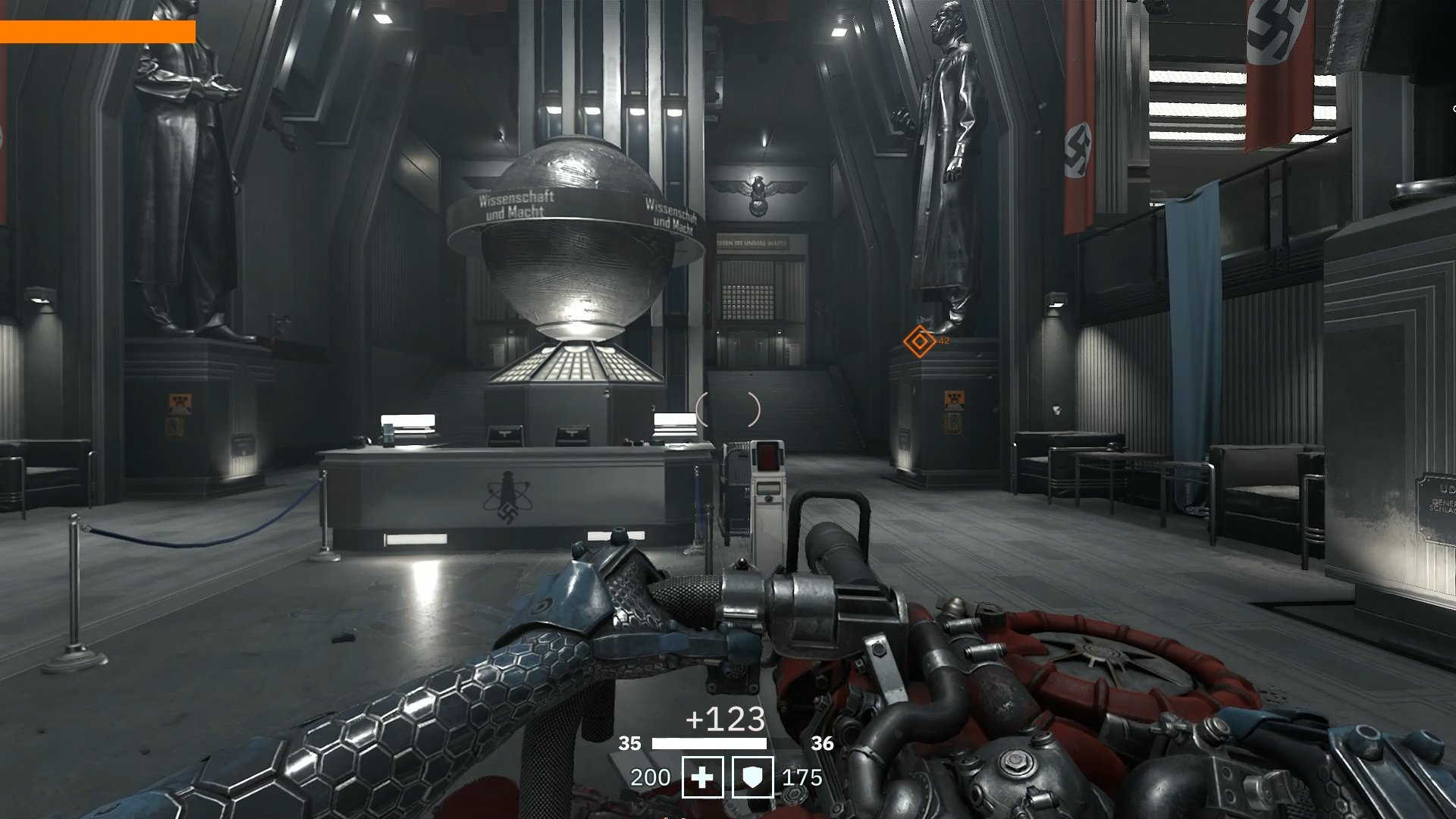1456x819 pixels.
Task: Select the armor shield icon in the HUD
Action: pos(752,777)
